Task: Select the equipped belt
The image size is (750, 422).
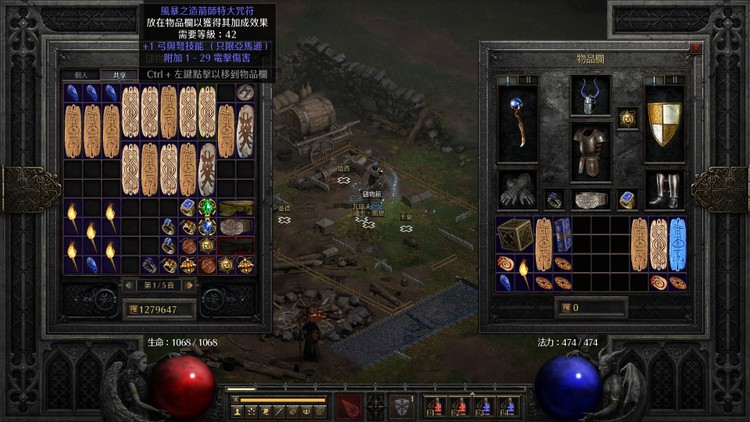Action: 590,198
